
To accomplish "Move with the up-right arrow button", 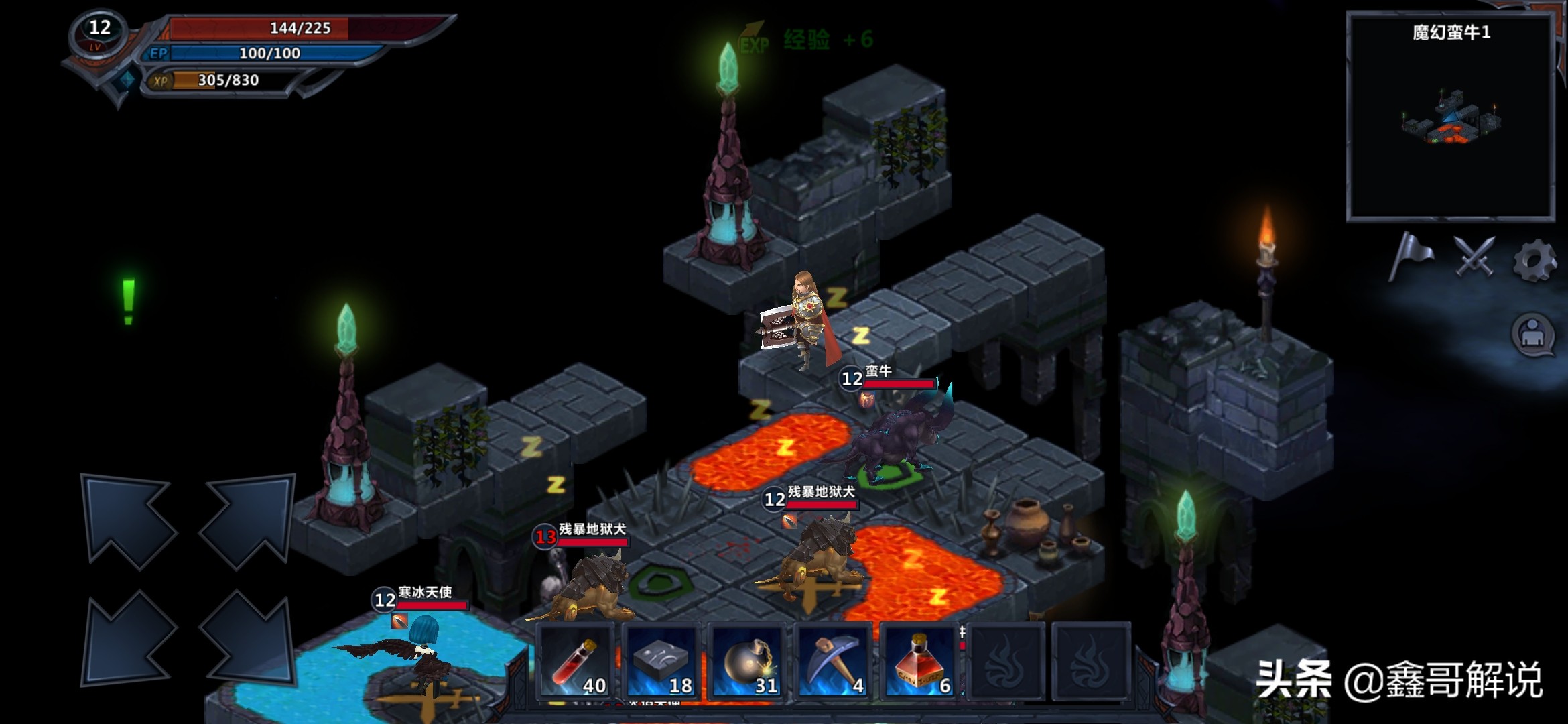I will 248,520.
